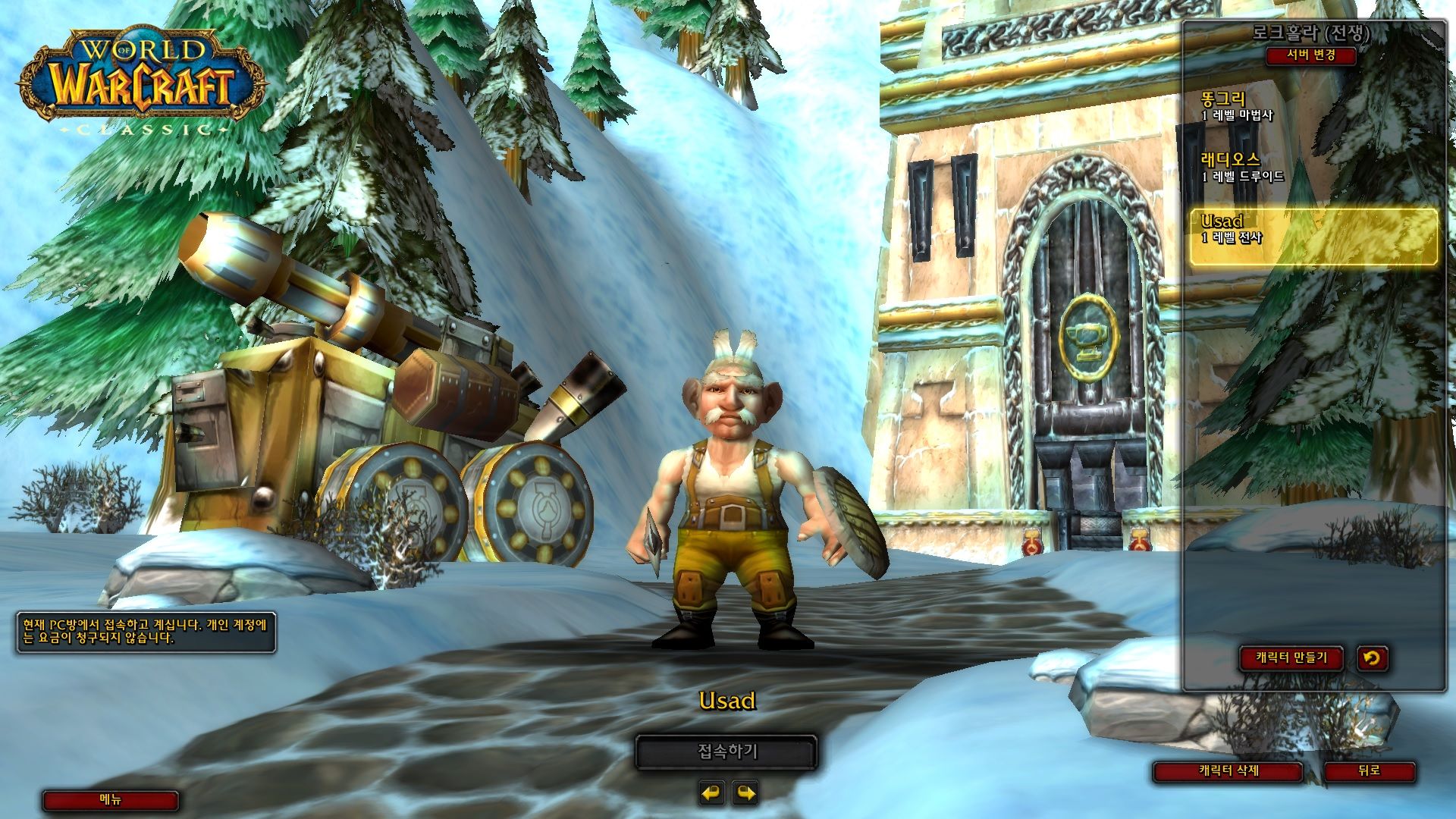Rotate character with the right arrow button
Viewport: 1456px width, 819px height.
746,793
